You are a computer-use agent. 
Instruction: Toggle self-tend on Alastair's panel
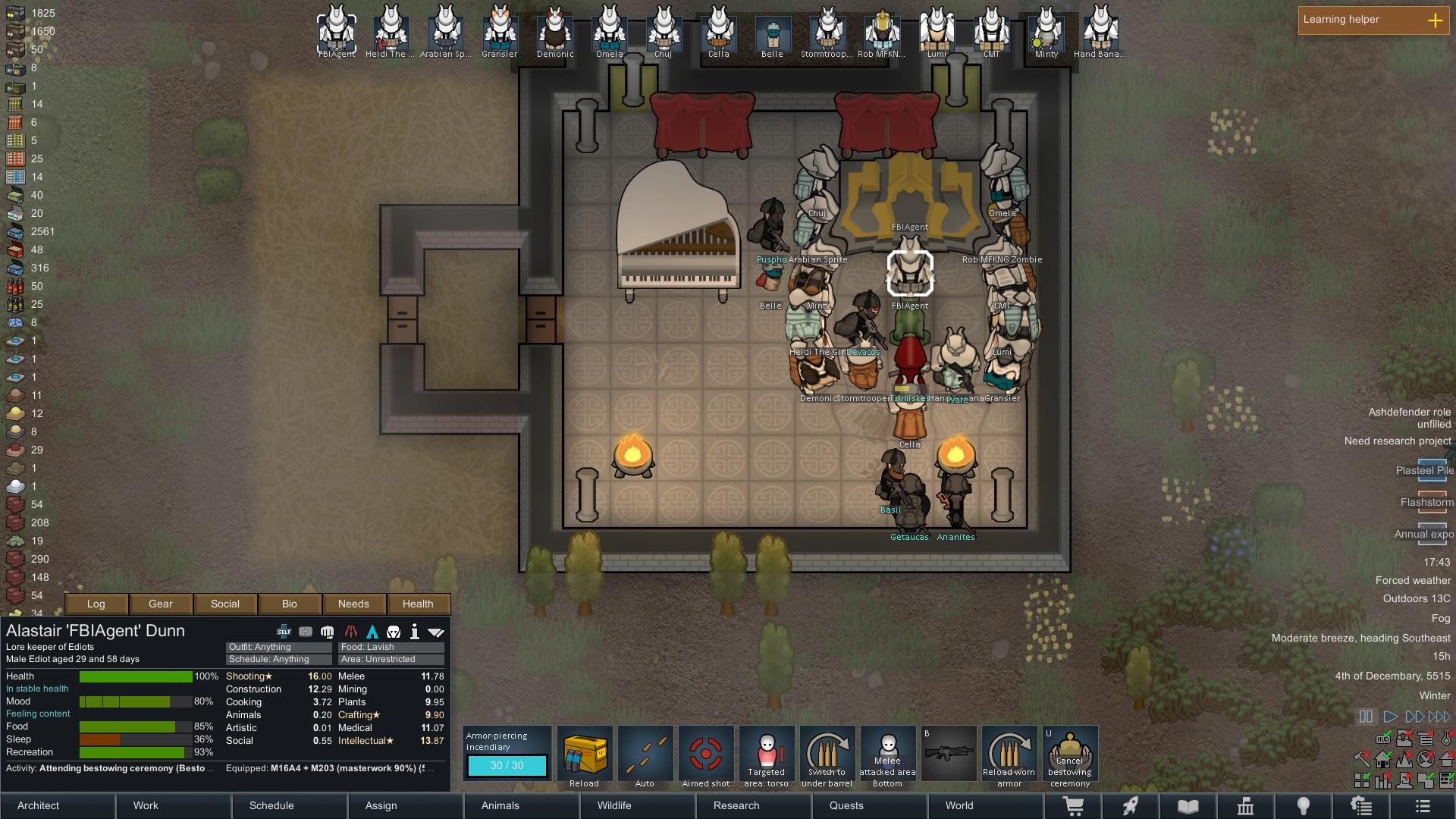click(283, 630)
